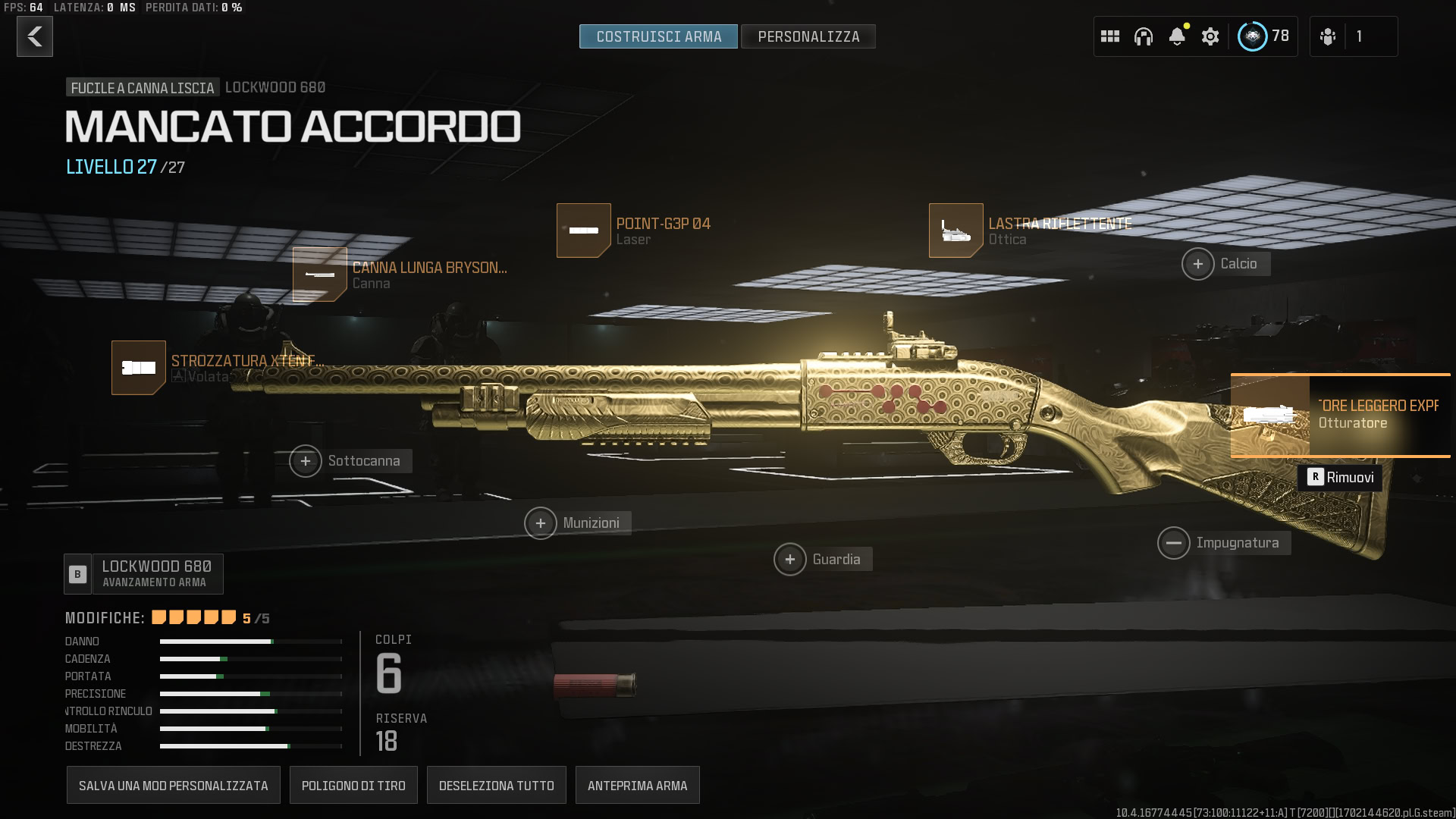Click Salva una mod personalizzata
The image size is (1456, 819).
(174, 786)
